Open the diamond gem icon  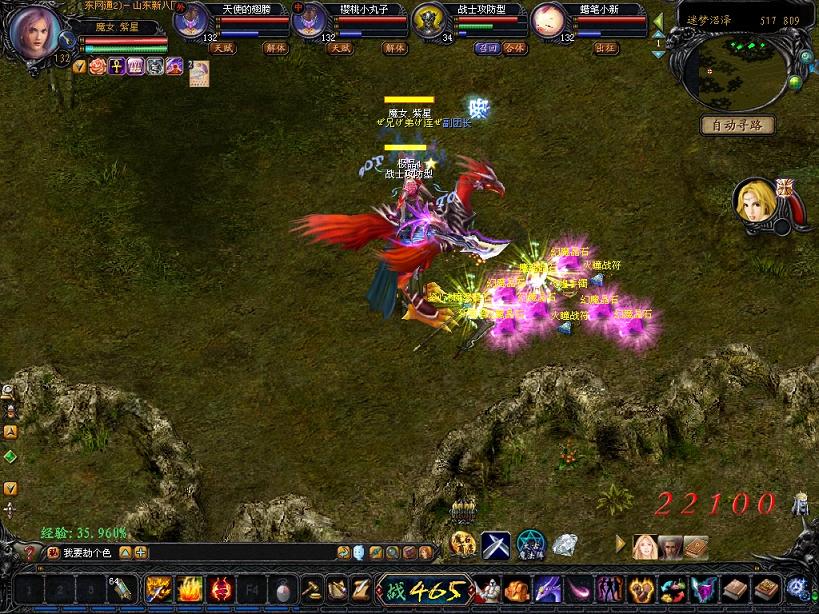(565, 545)
